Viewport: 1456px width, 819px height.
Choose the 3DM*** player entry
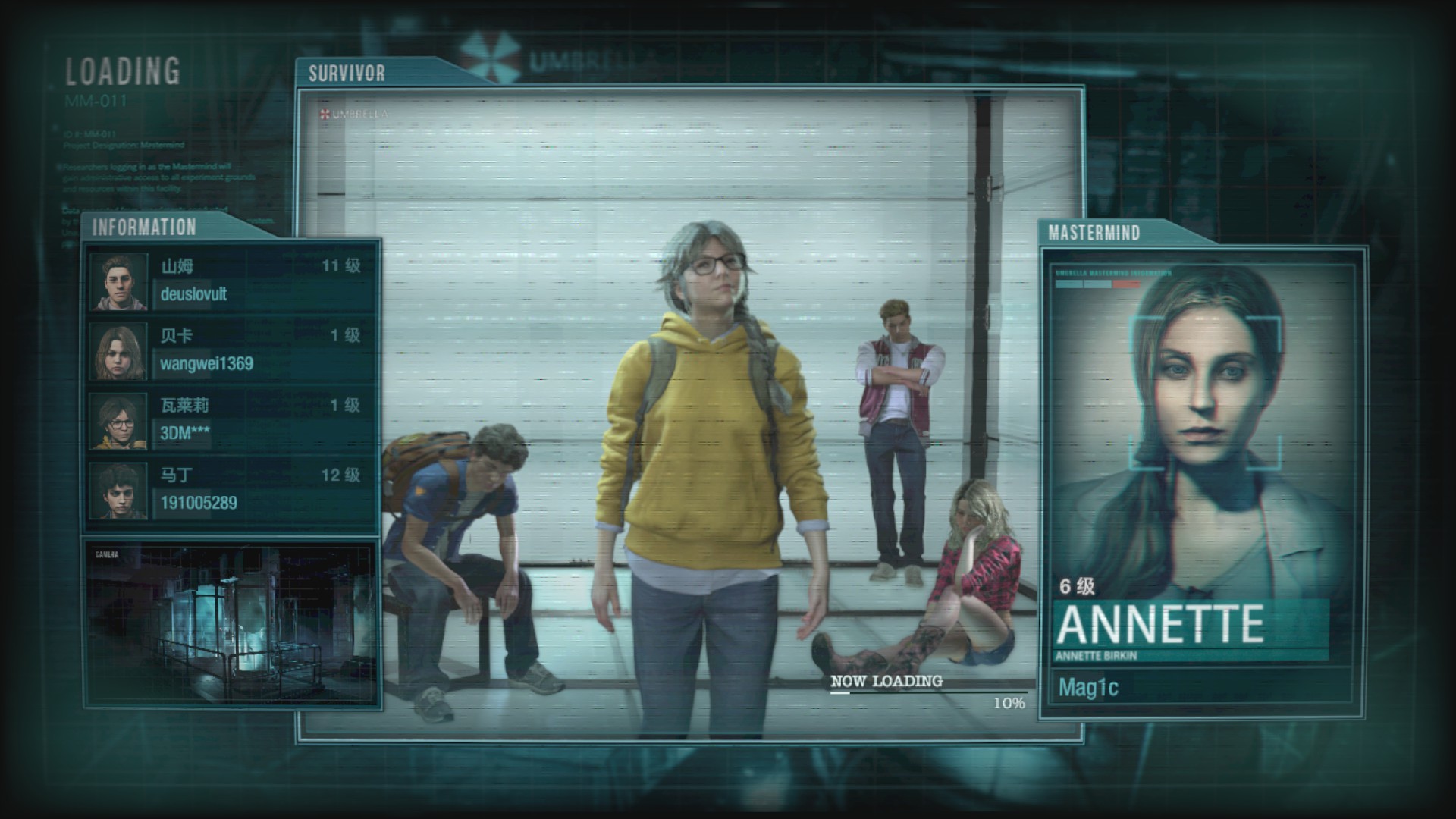(231, 421)
